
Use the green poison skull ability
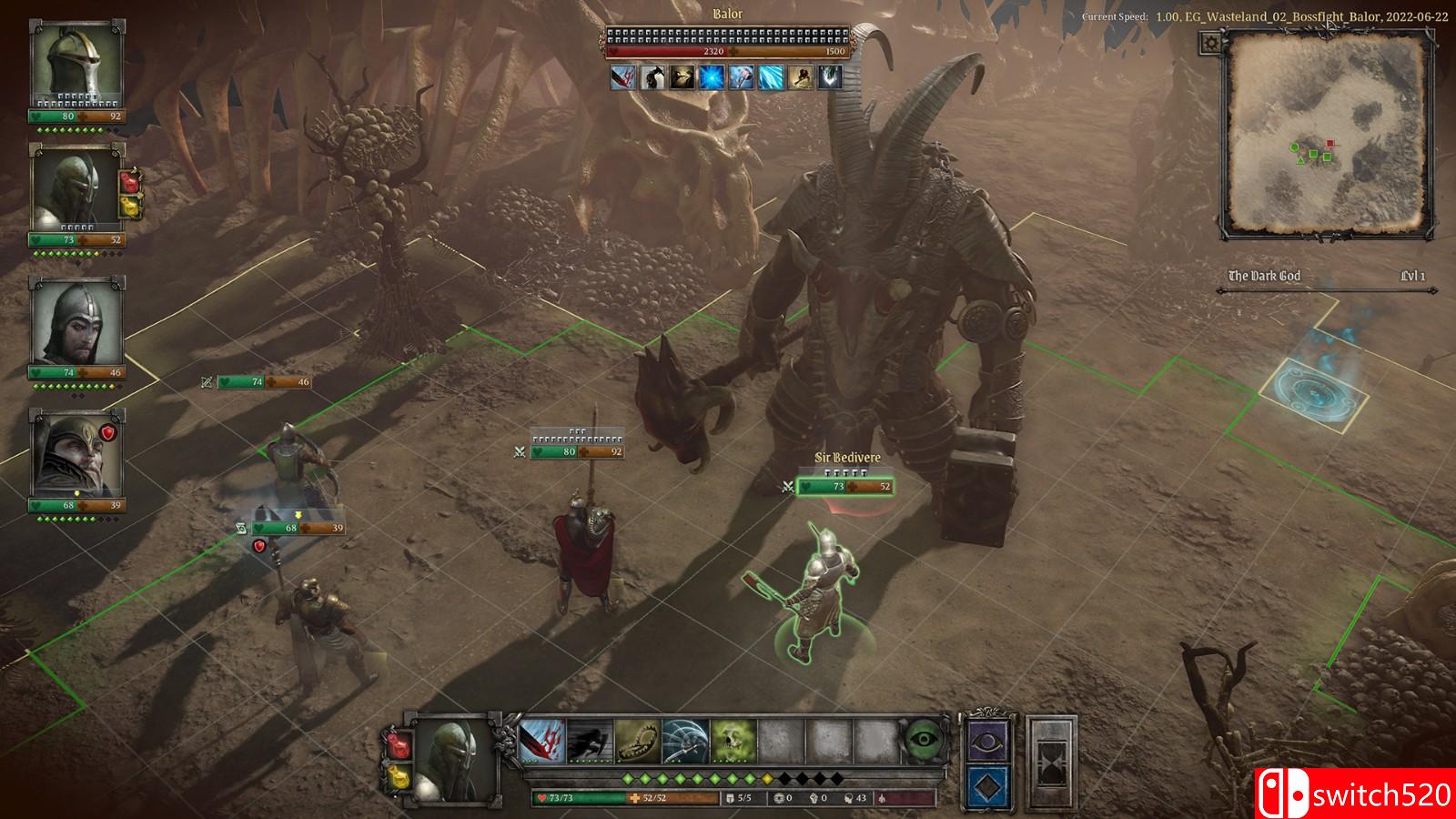(733, 741)
